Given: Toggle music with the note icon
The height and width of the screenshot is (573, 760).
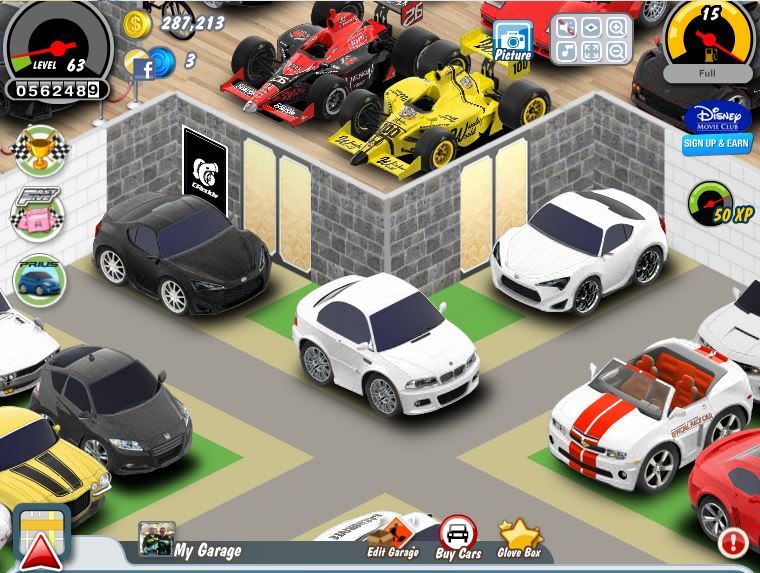Looking at the screenshot, I should (x=567, y=50).
